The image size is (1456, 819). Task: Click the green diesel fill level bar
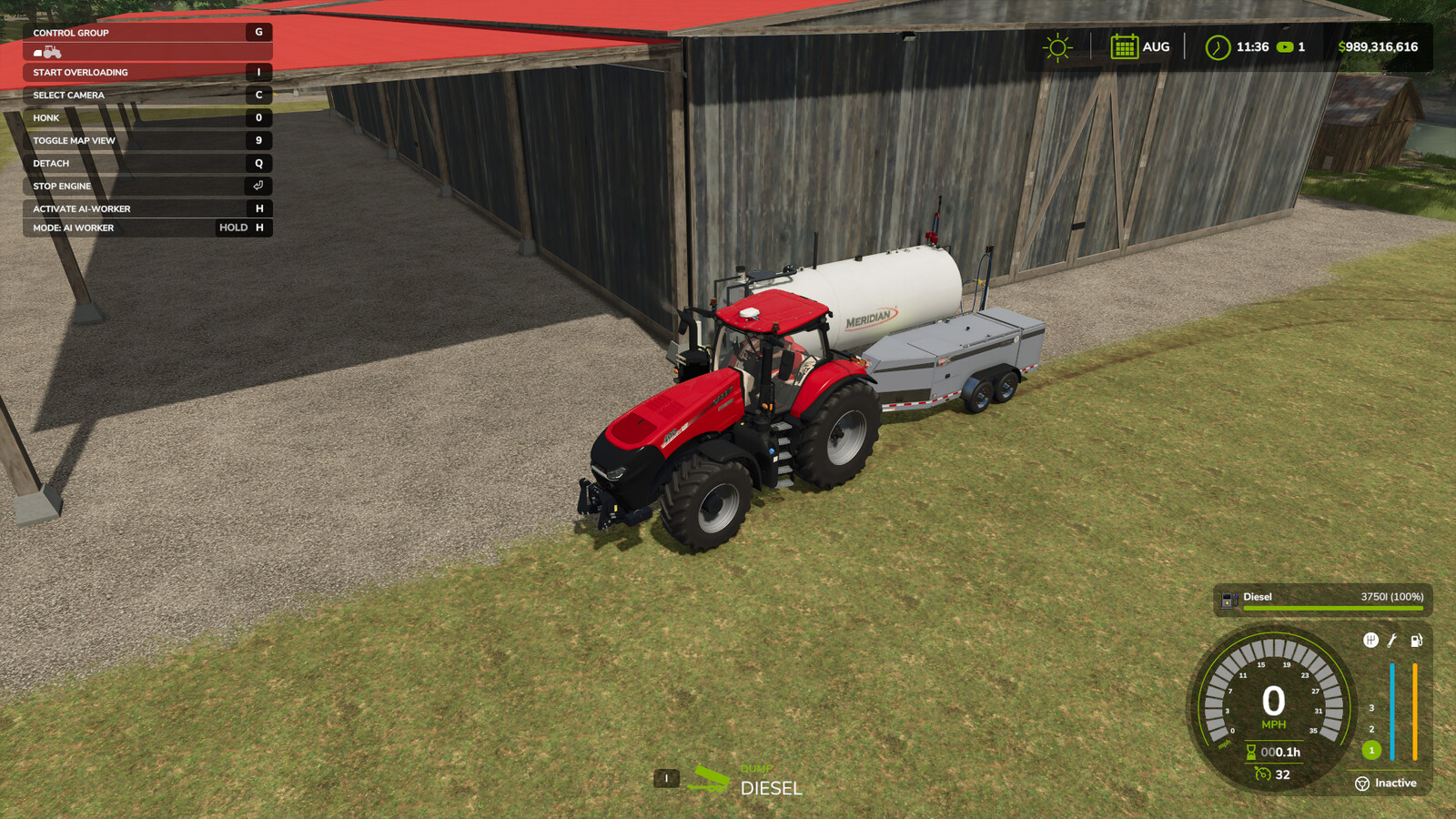(1333, 608)
